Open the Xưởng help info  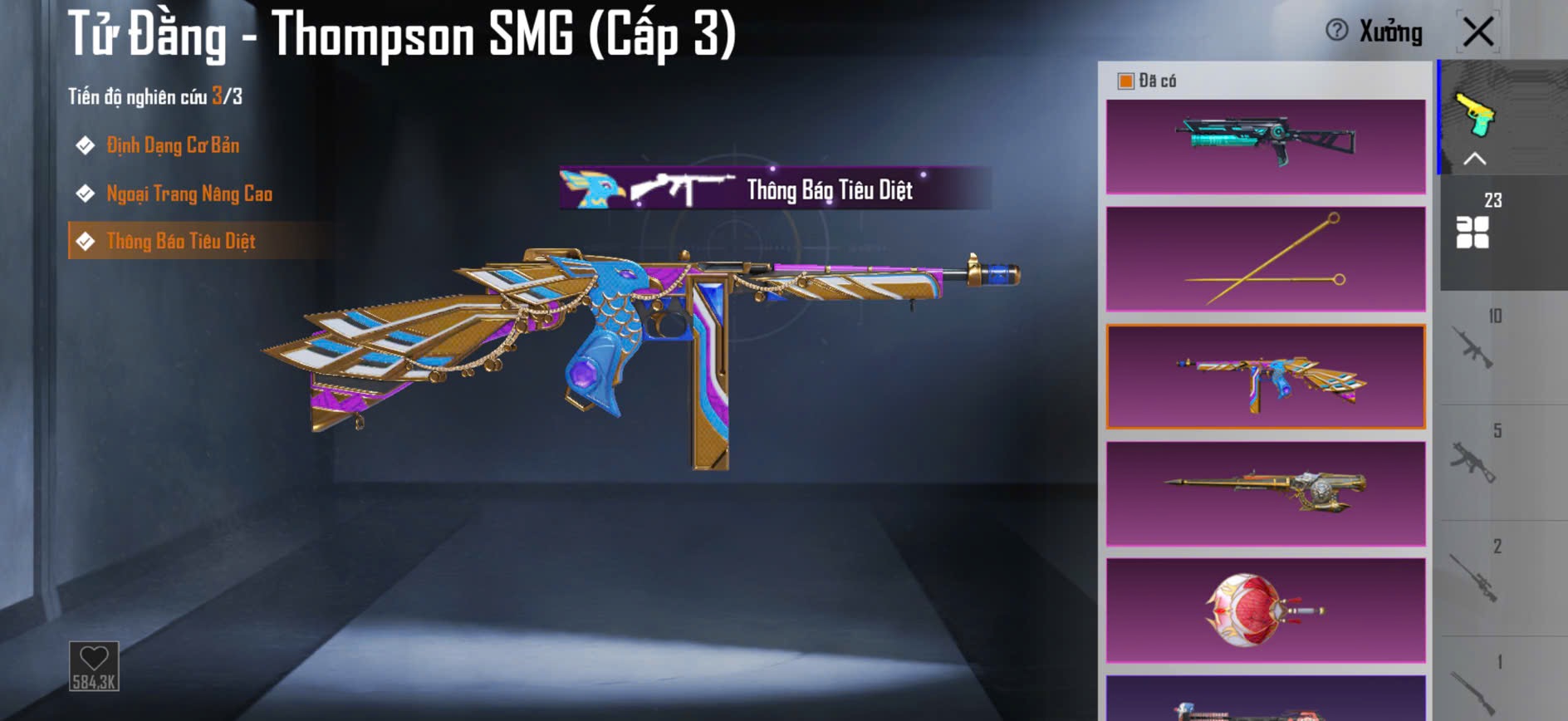pos(1336,31)
